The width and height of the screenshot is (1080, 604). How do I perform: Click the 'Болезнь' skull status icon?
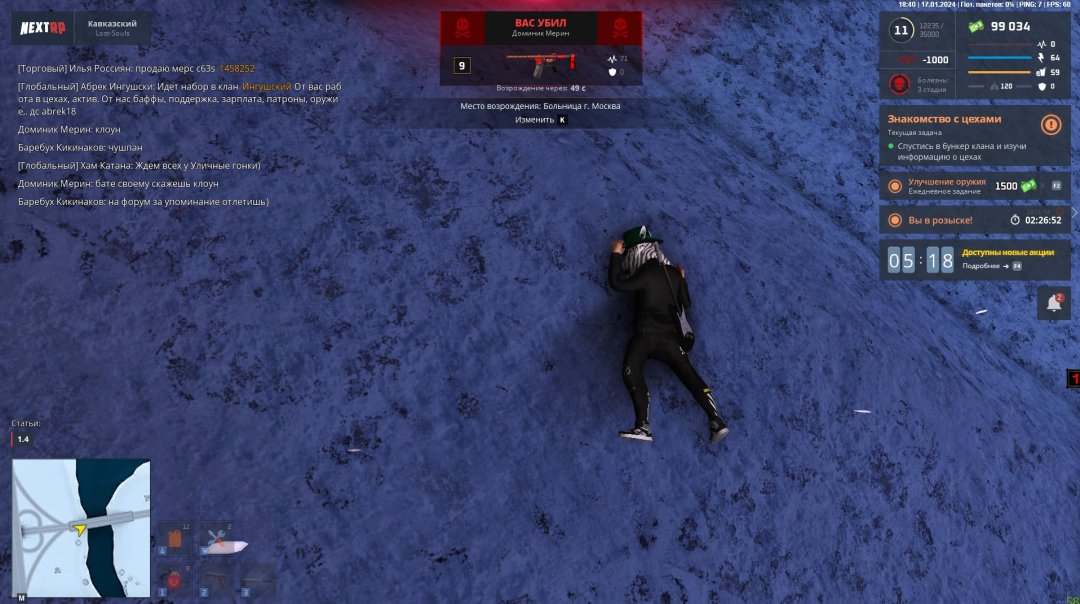click(x=898, y=84)
